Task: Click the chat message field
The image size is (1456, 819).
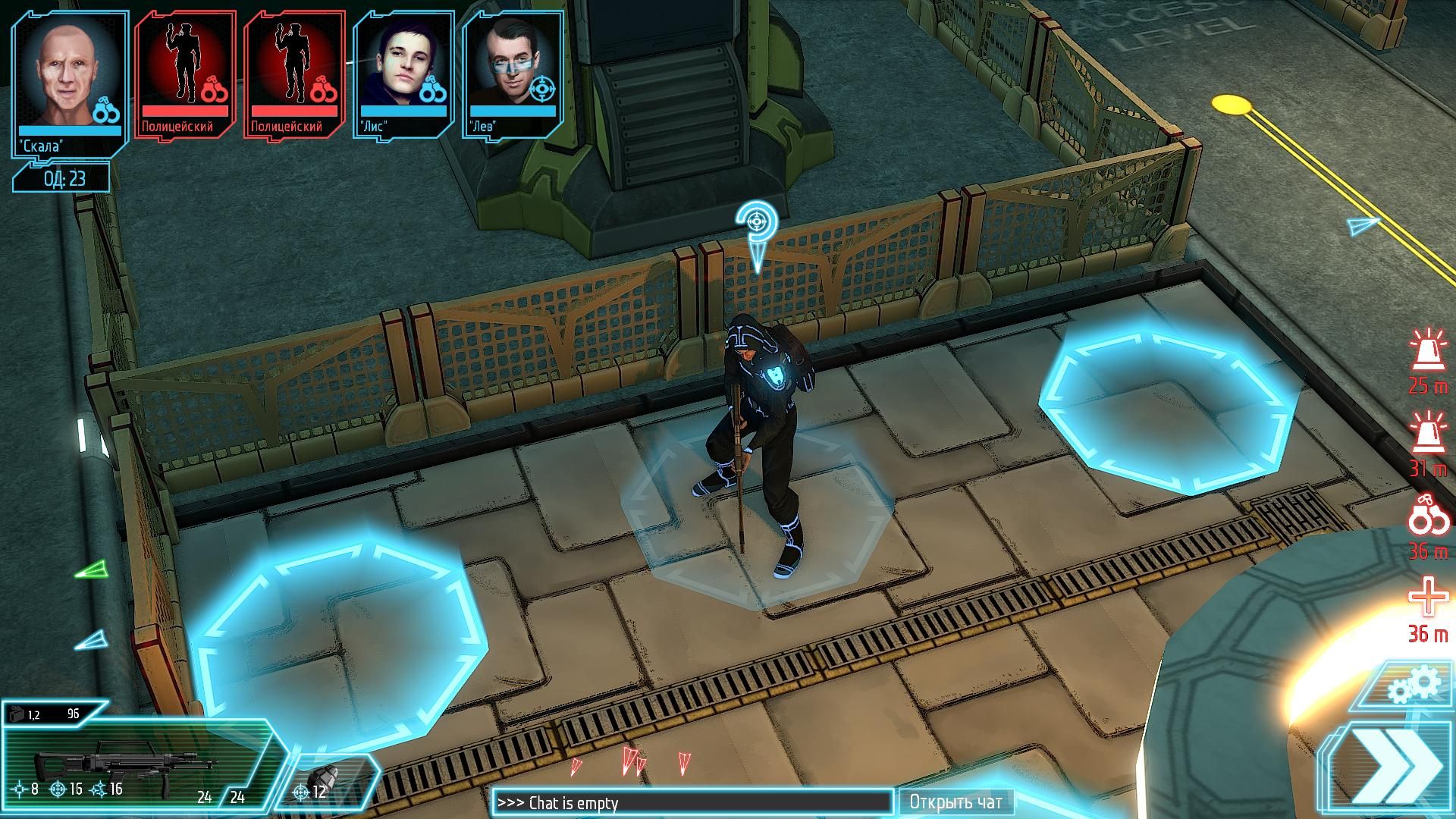Action: point(693,802)
